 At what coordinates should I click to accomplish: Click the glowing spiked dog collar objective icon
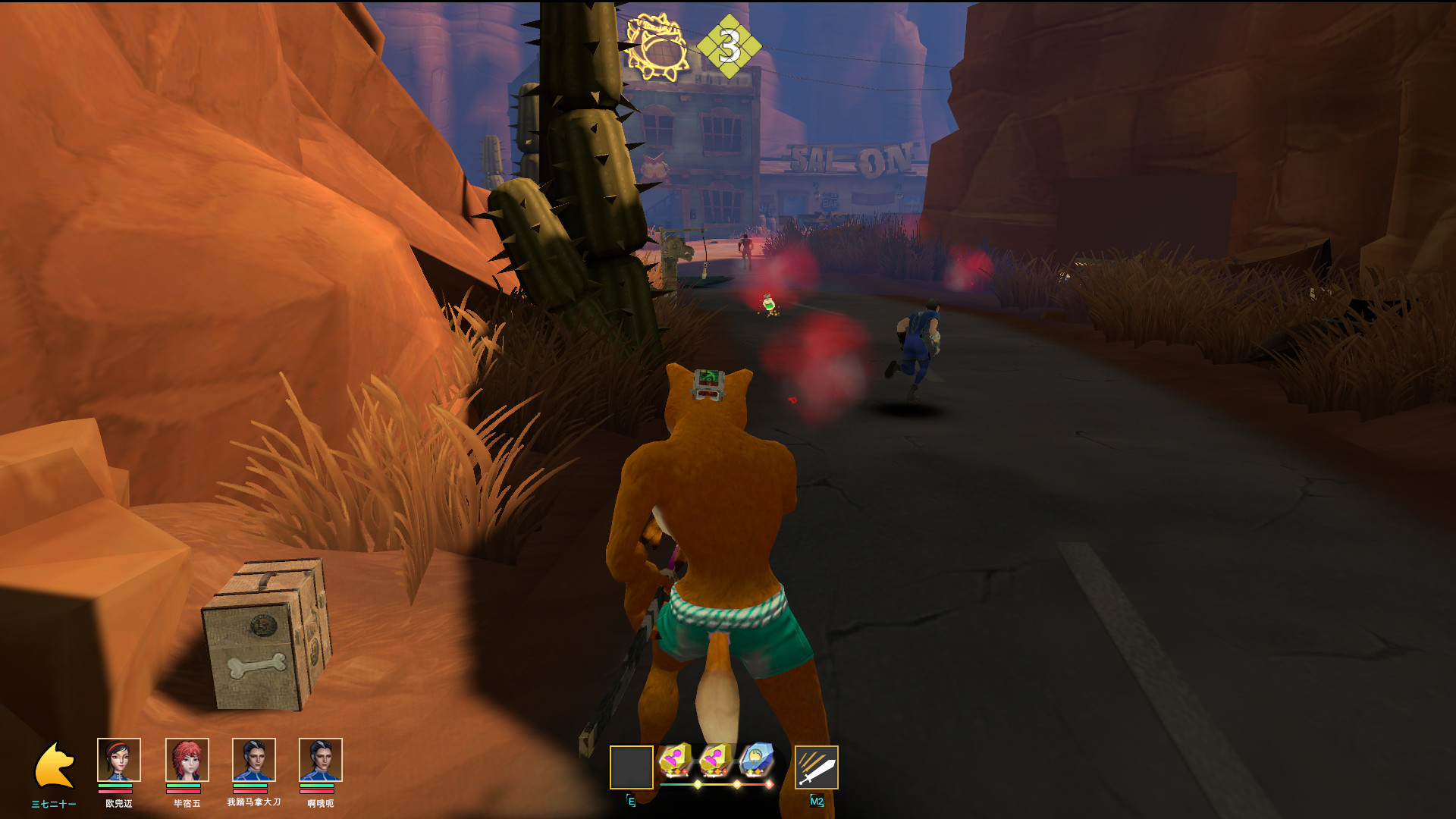(x=657, y=47)
